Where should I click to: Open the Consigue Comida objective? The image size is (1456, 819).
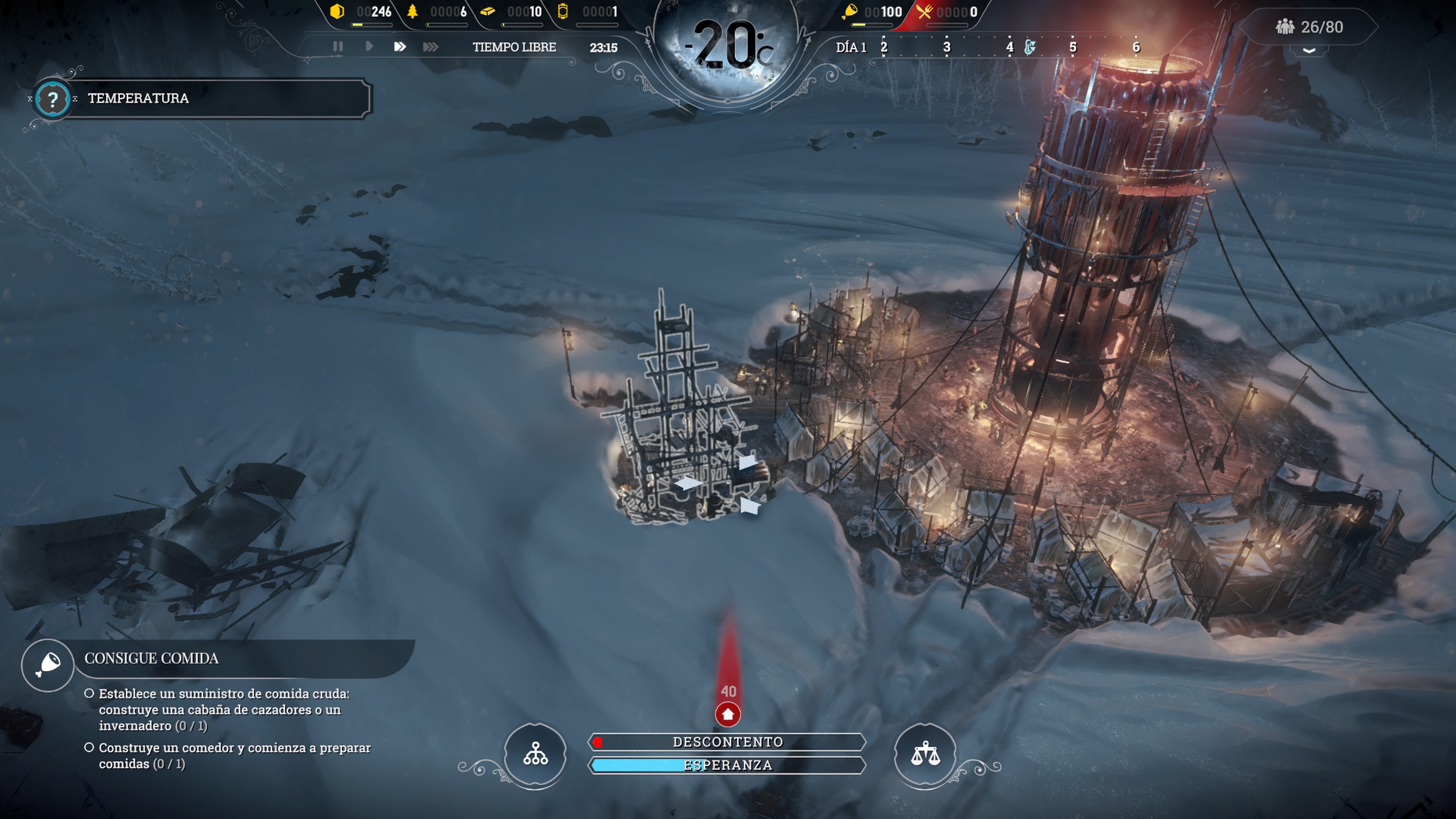pos(48,665)
